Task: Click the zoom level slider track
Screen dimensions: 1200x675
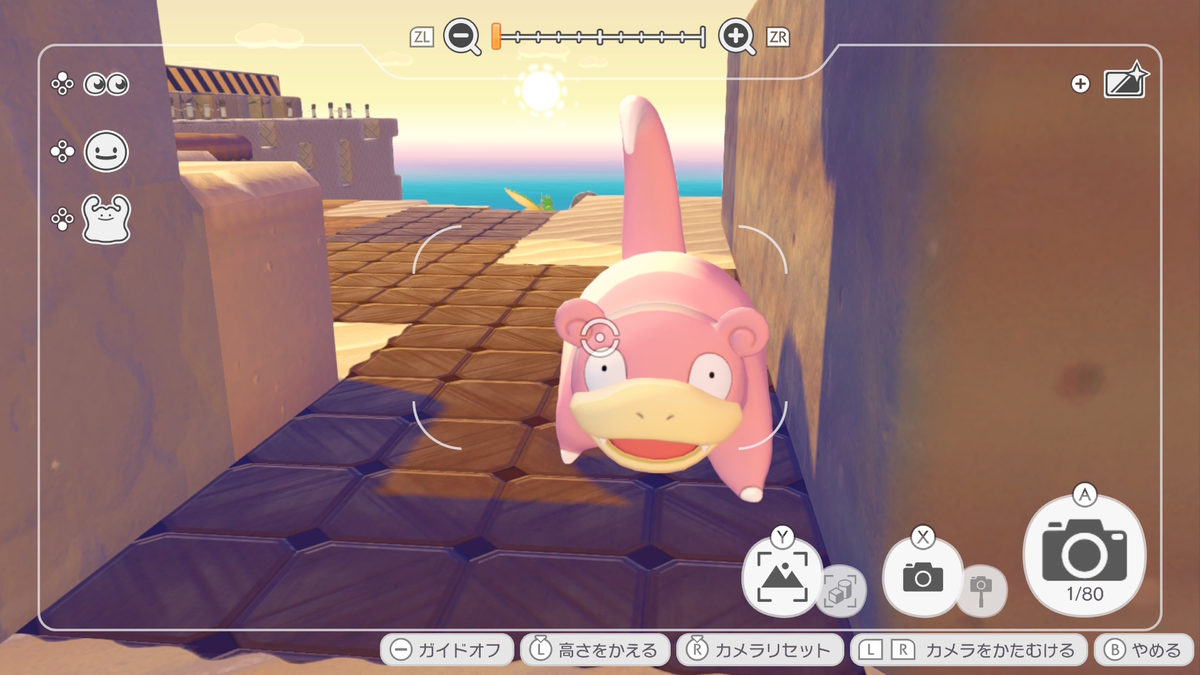Action: click(x=600, y=38)
